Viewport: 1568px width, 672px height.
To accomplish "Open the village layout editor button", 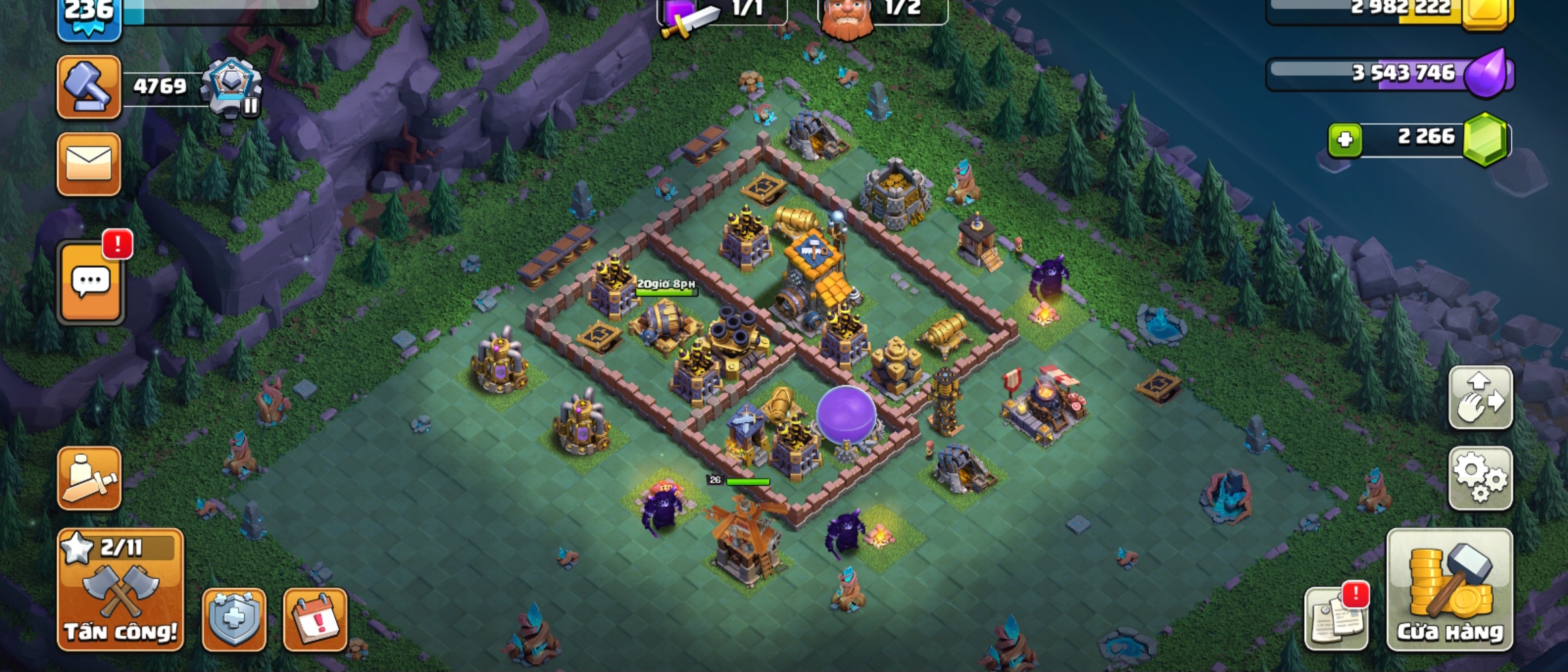I will (x=1480, y=398).
